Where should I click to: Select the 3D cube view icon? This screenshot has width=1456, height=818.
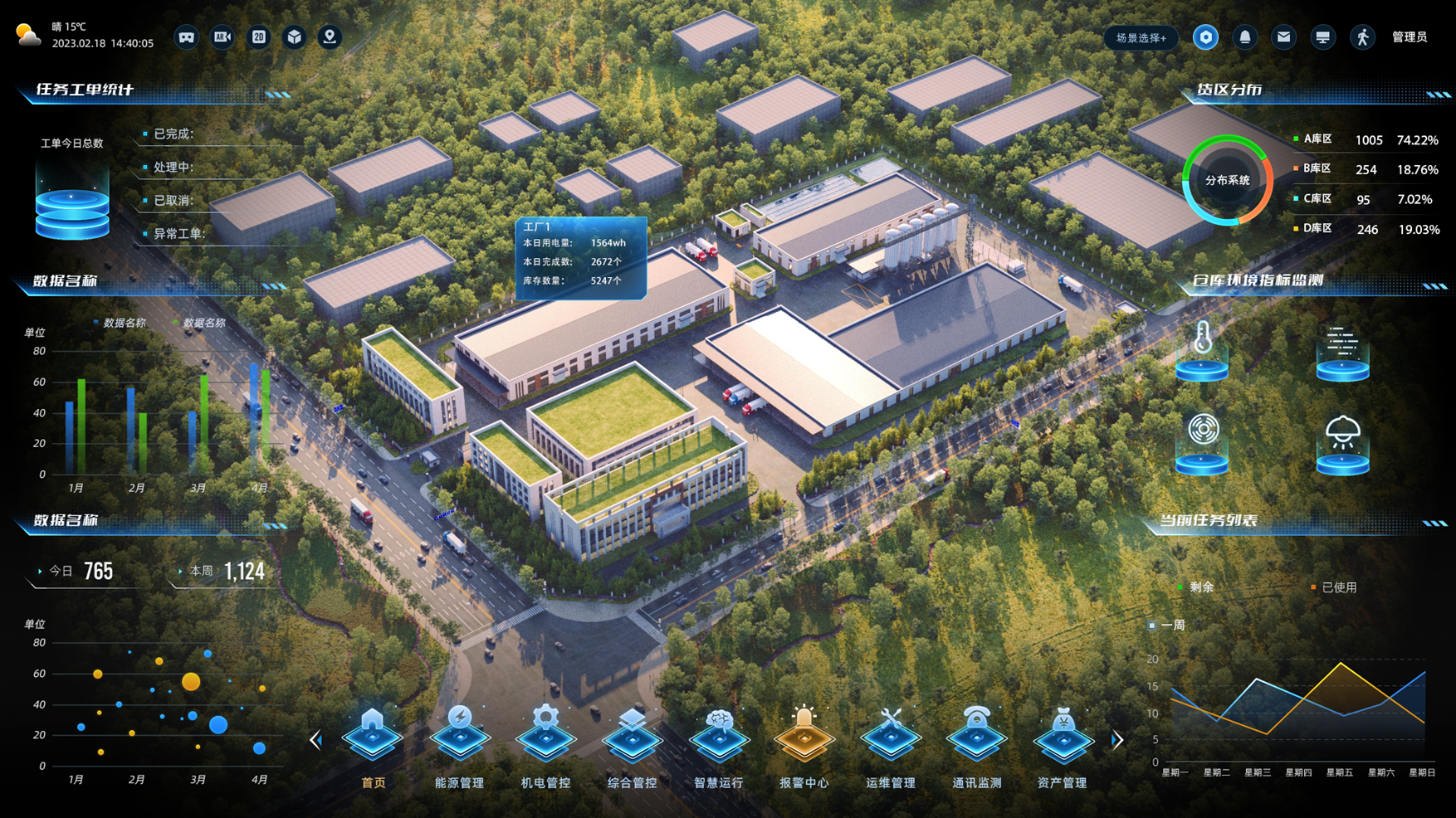[295, 37]
